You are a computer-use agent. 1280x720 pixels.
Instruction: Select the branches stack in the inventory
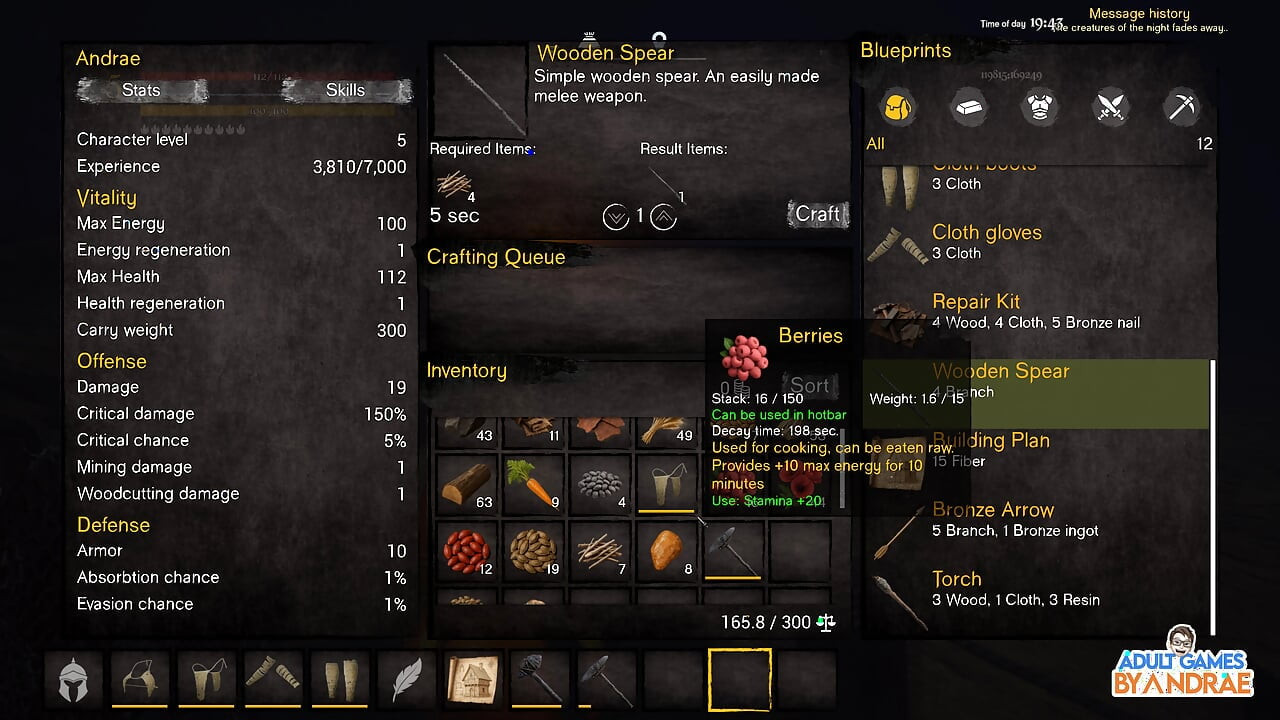pyautogui.click(x=600, y=551)
